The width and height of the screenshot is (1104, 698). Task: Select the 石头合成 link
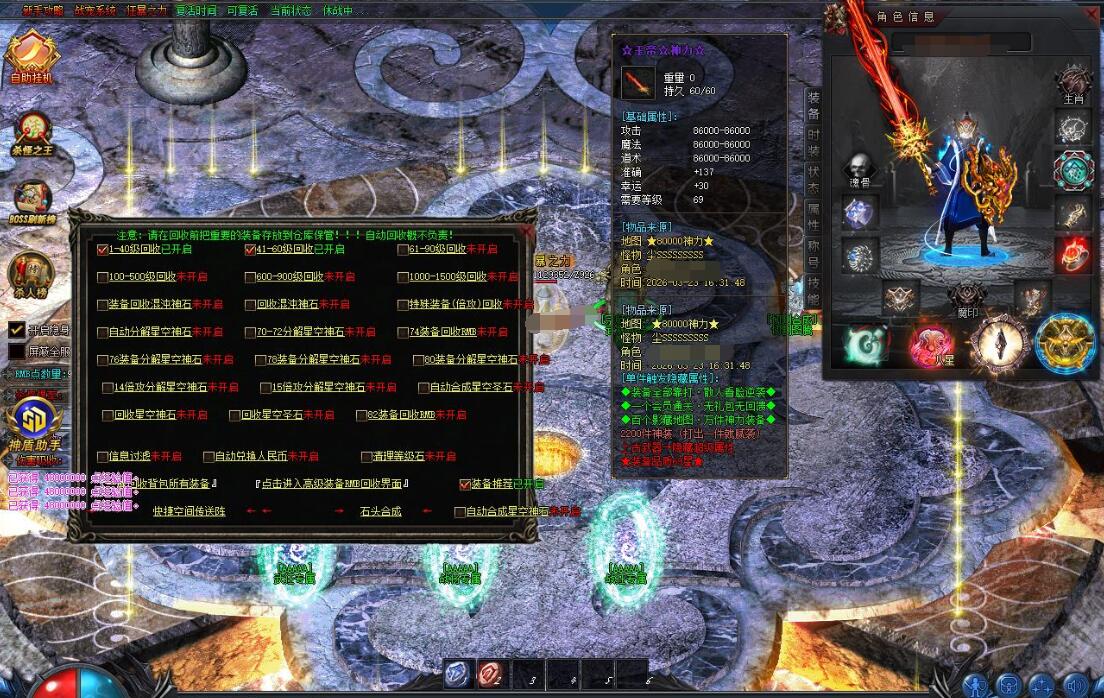point(380,512)
